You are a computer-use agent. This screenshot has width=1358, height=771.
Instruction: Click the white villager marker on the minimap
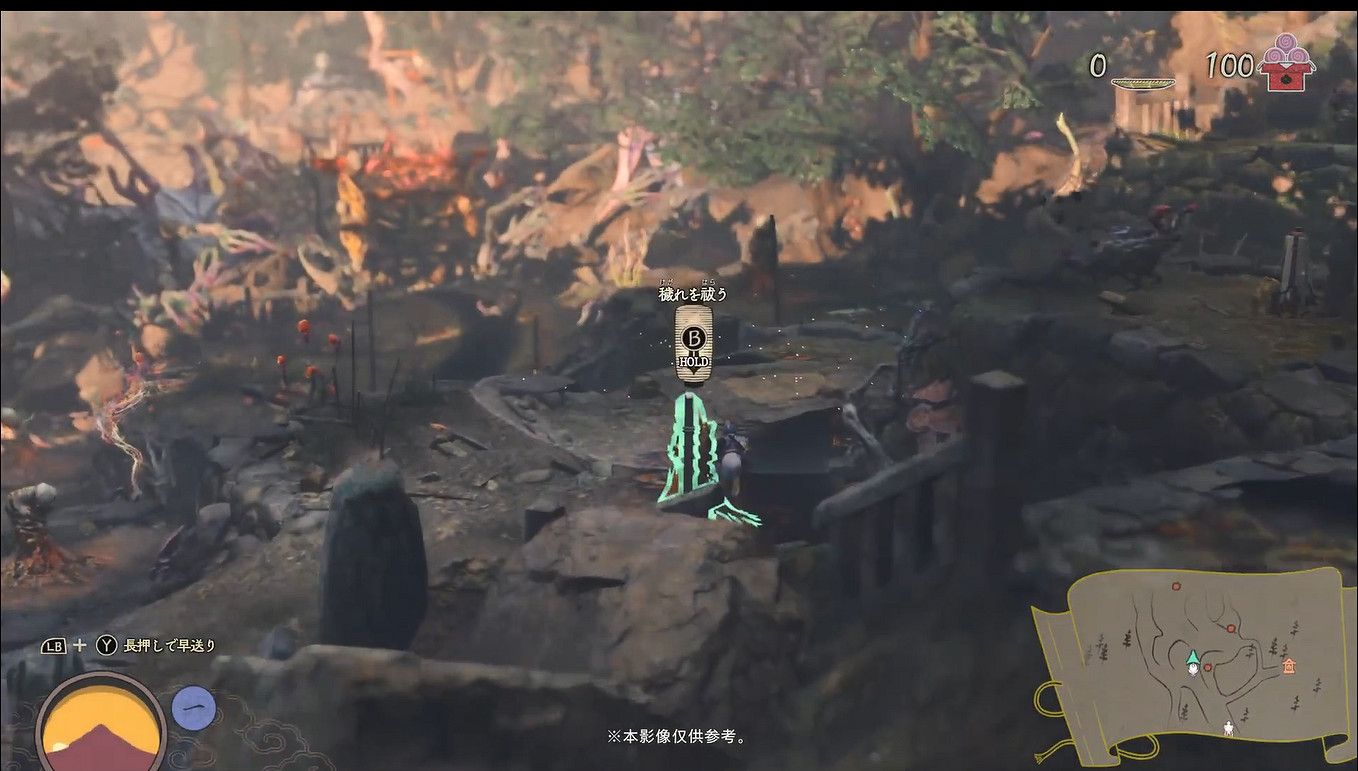point(1228,727)
